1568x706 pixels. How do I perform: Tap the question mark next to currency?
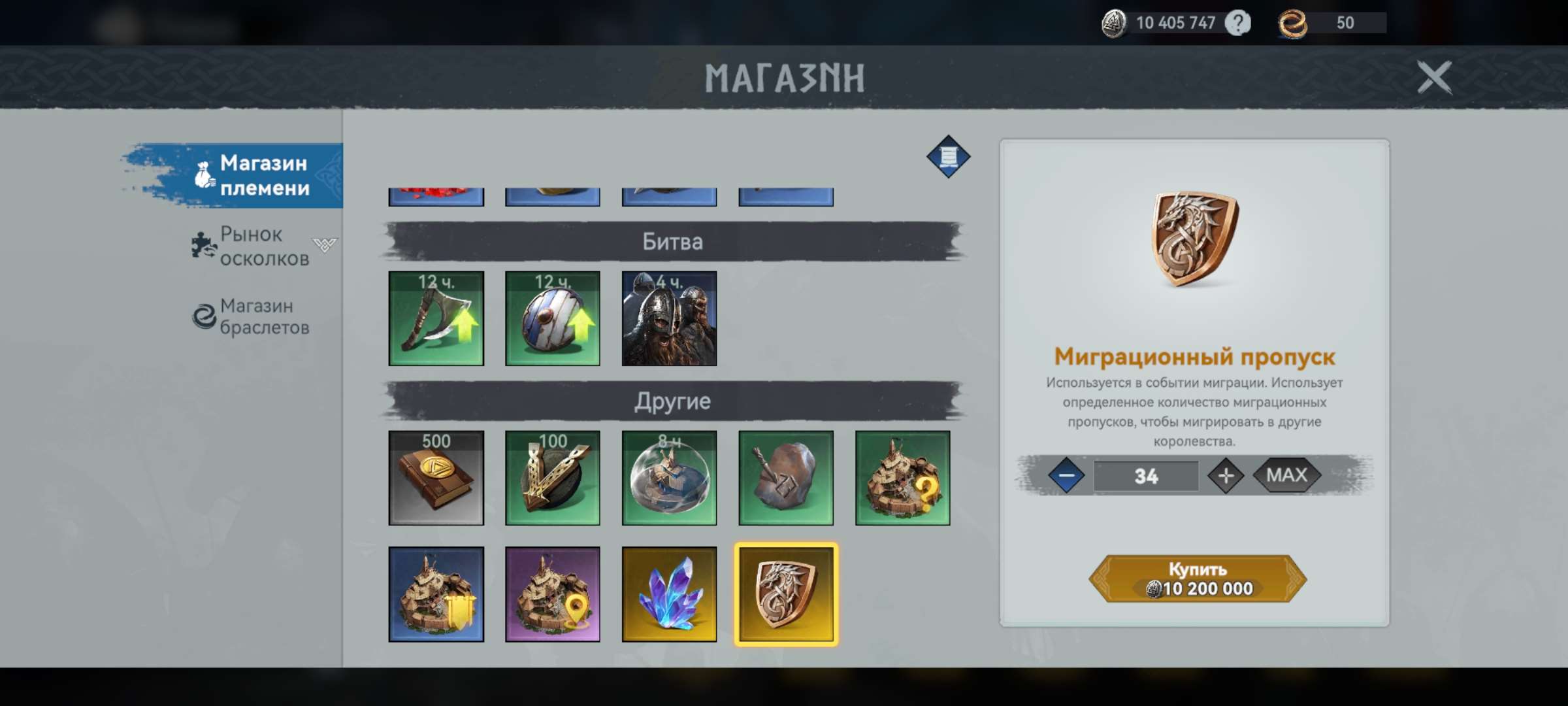pyautogui.click(x=1237, y=24)
